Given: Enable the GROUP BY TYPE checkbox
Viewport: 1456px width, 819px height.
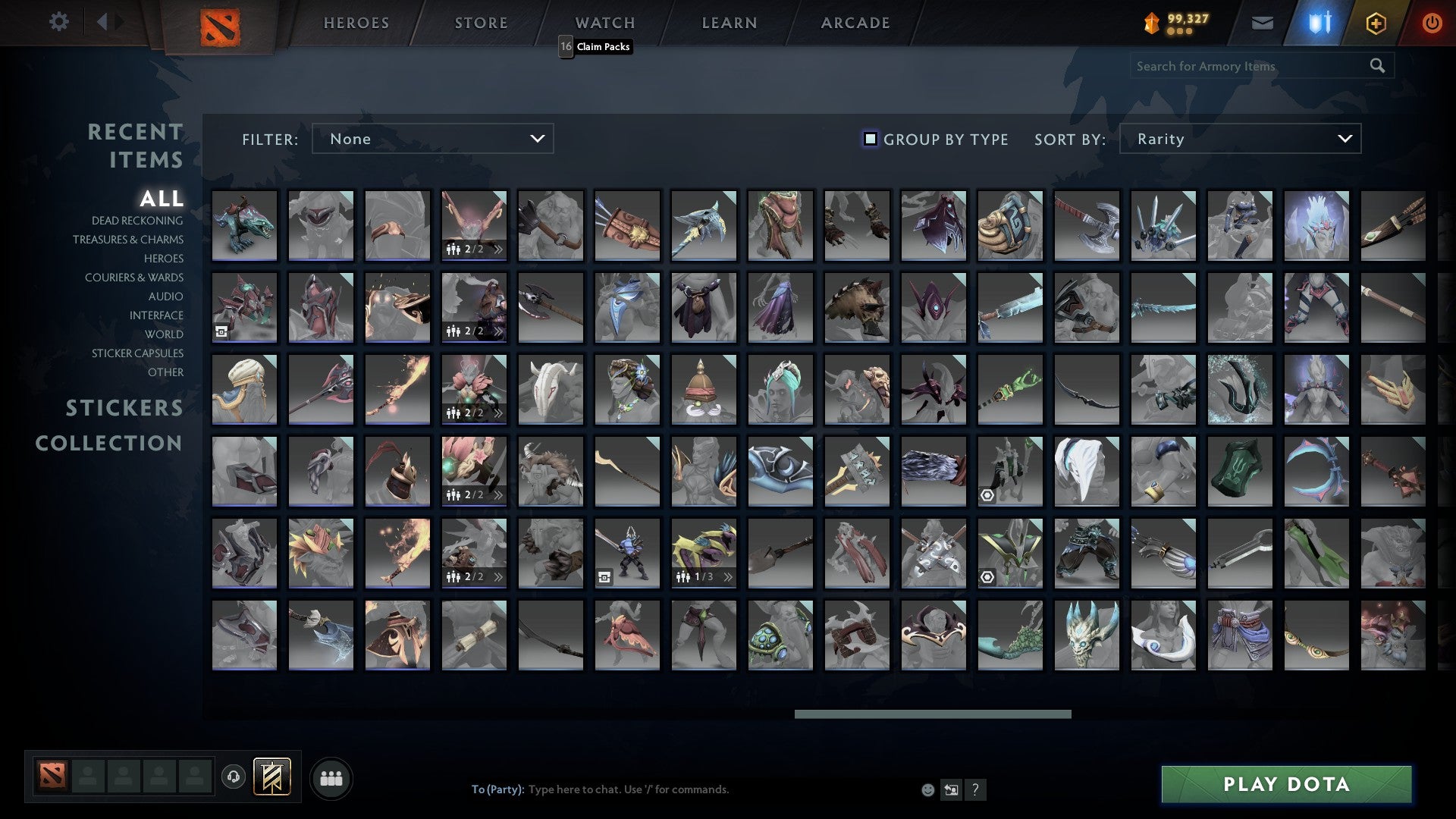Looking at the screenshot, I should [869, 139].
